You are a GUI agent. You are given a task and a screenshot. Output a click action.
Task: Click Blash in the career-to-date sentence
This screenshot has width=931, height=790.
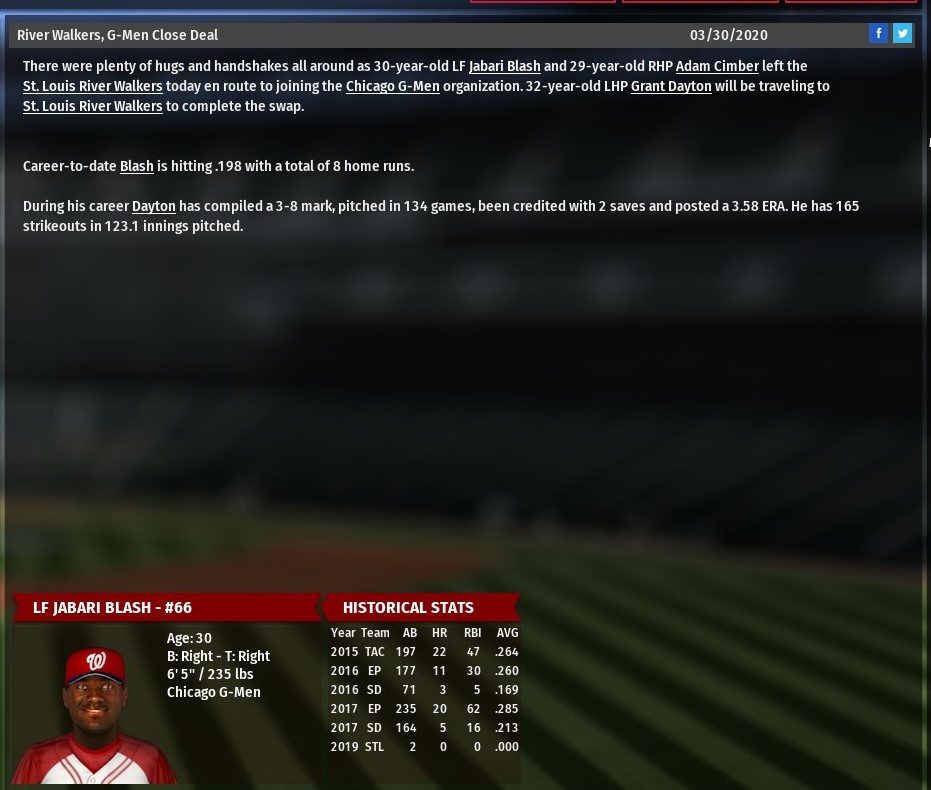136,166
